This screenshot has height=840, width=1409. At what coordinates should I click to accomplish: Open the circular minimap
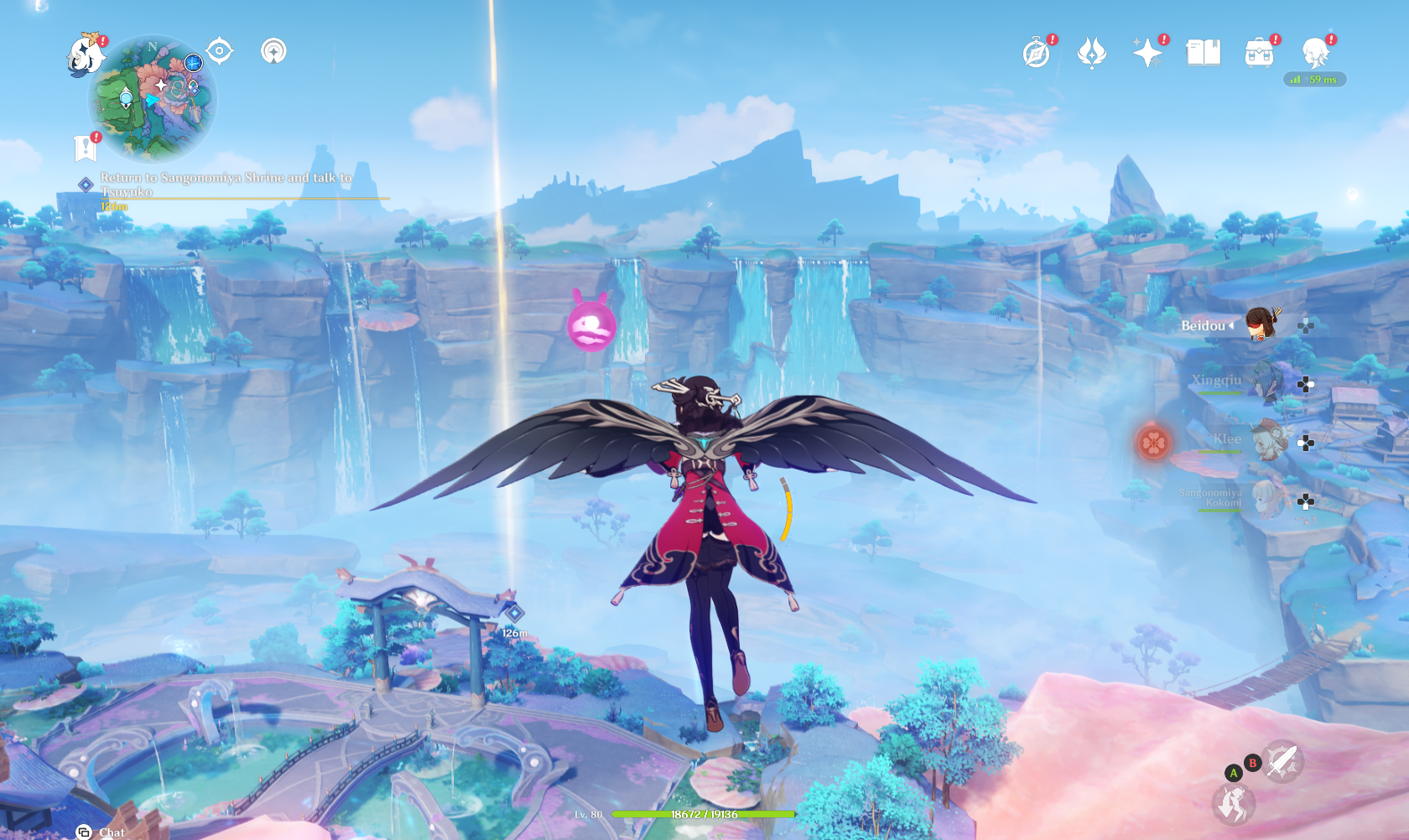click(x=153, y=98)
